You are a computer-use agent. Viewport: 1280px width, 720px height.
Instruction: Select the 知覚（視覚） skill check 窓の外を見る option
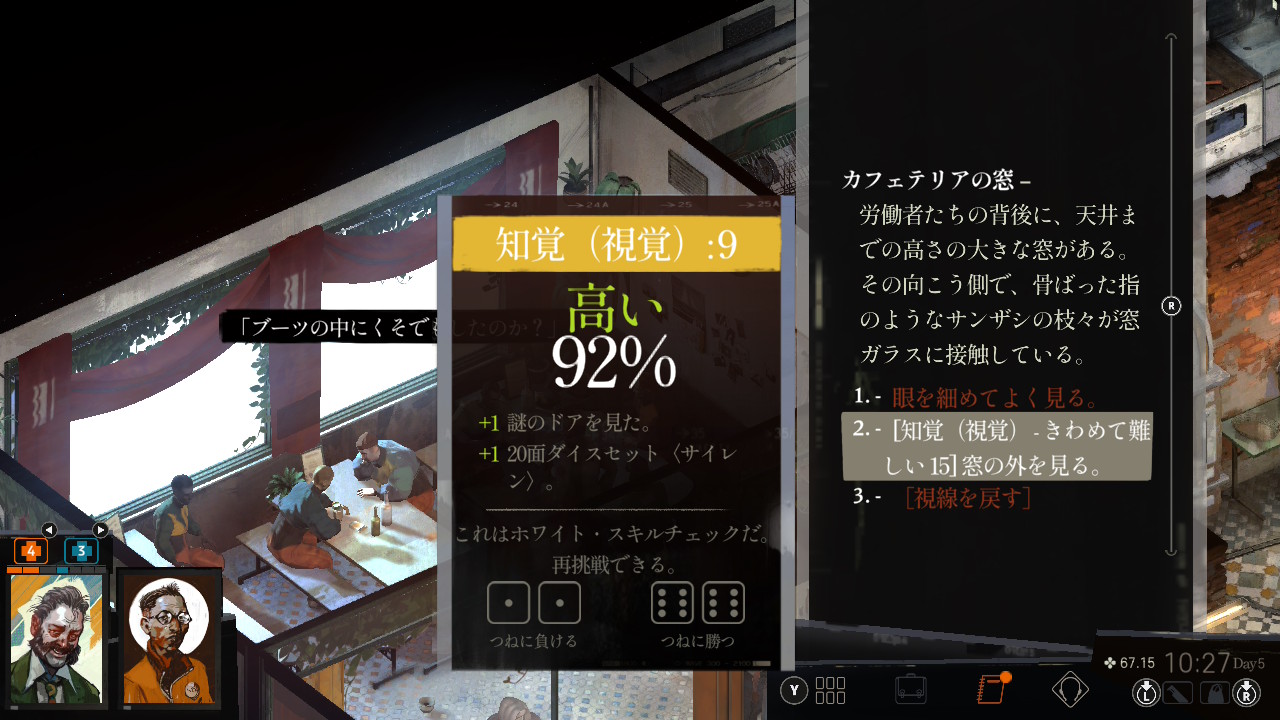point(997,447)
